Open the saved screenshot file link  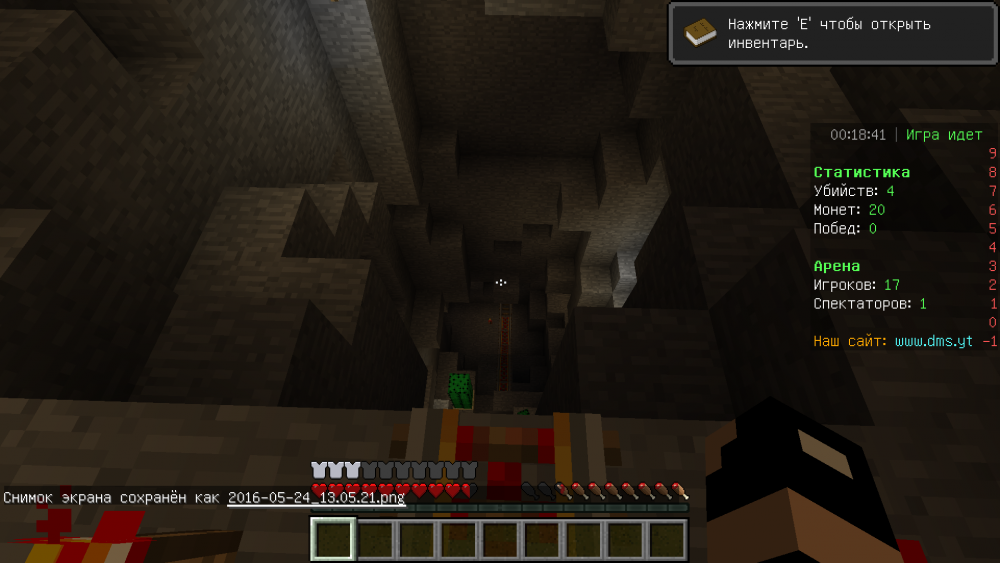tap(316, 497)
